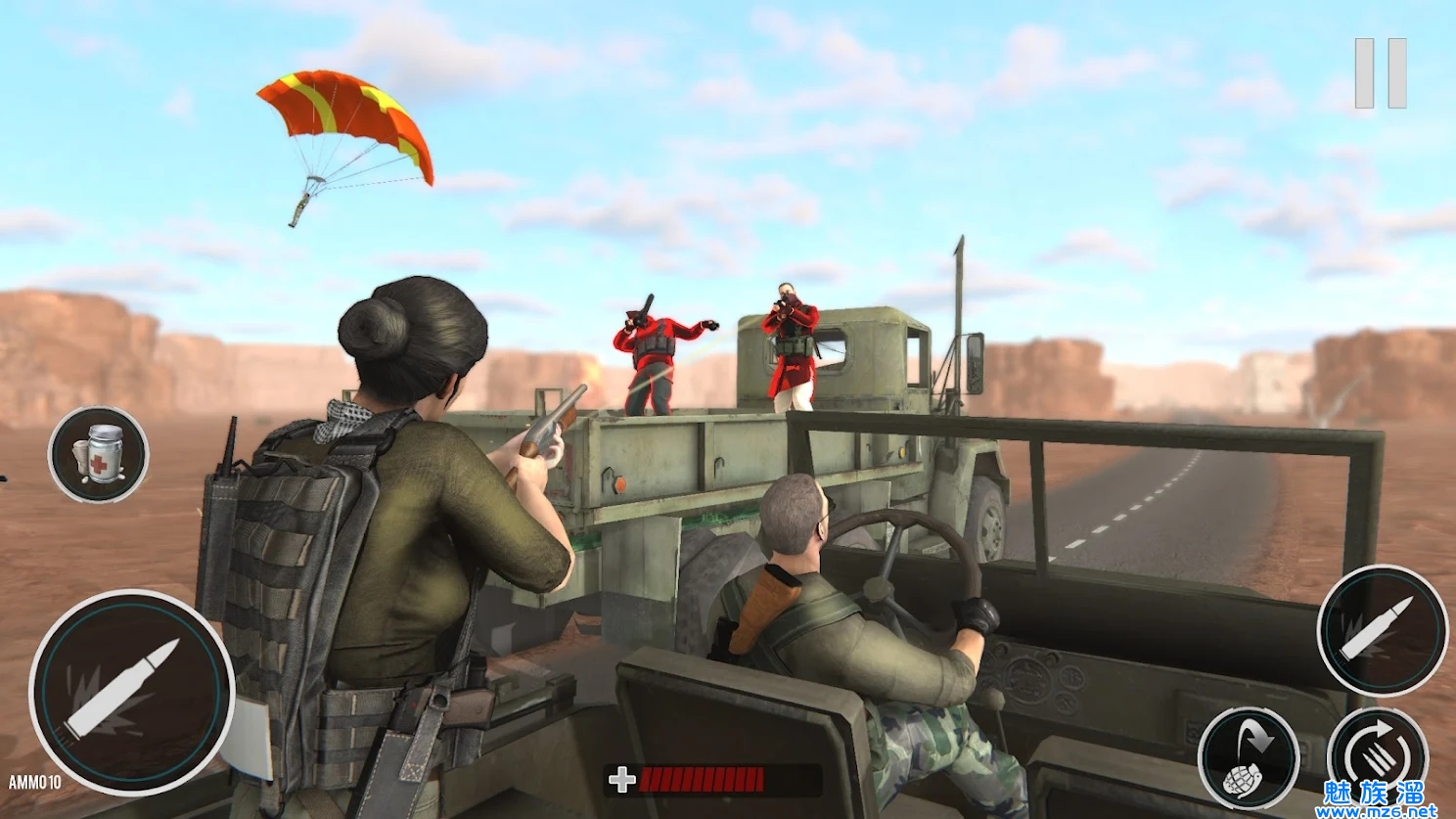Pause the game
Viewport: 1456px width, 819px height.
click(1380, 73)
